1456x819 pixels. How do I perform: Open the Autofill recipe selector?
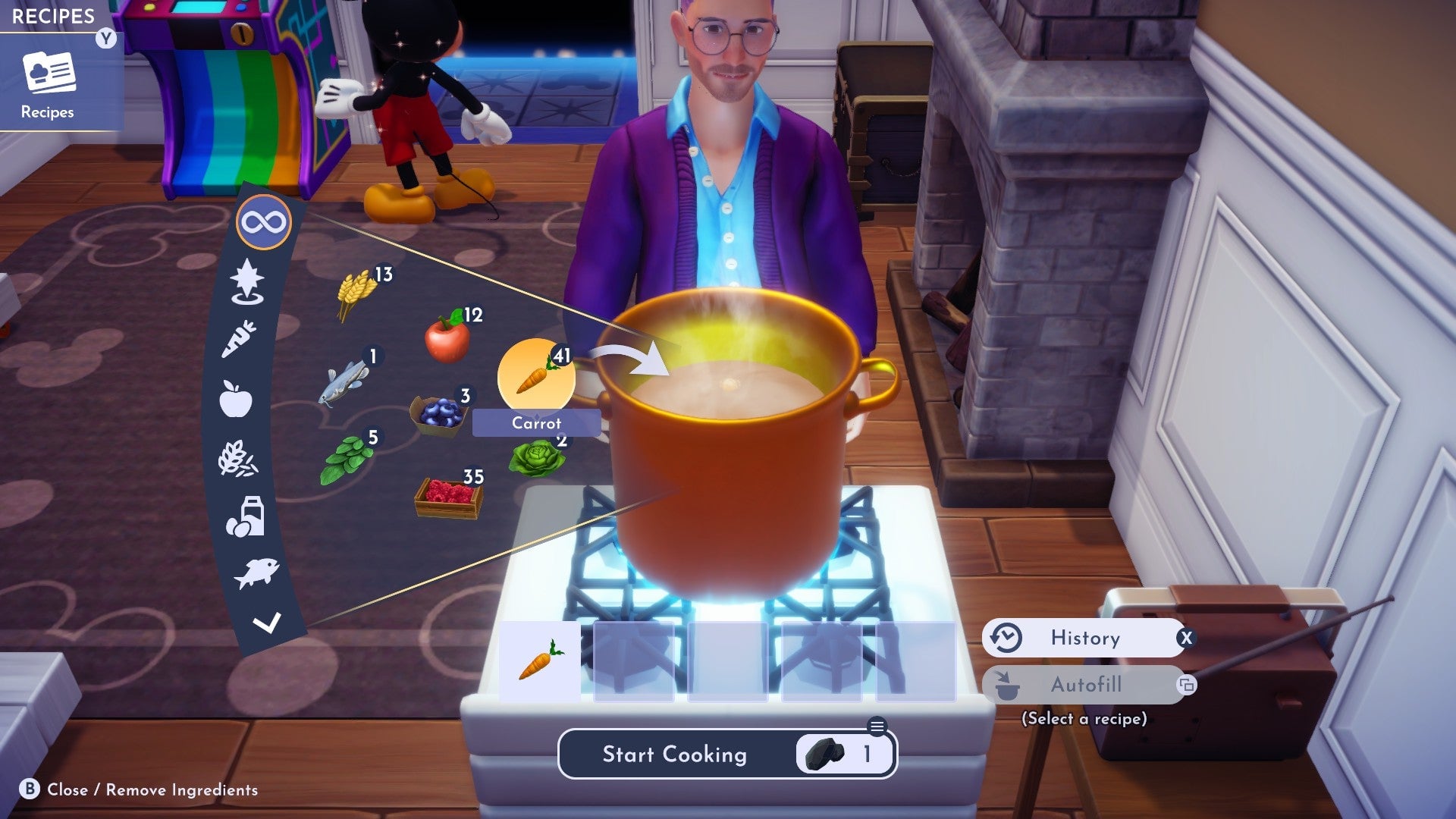1087,684
